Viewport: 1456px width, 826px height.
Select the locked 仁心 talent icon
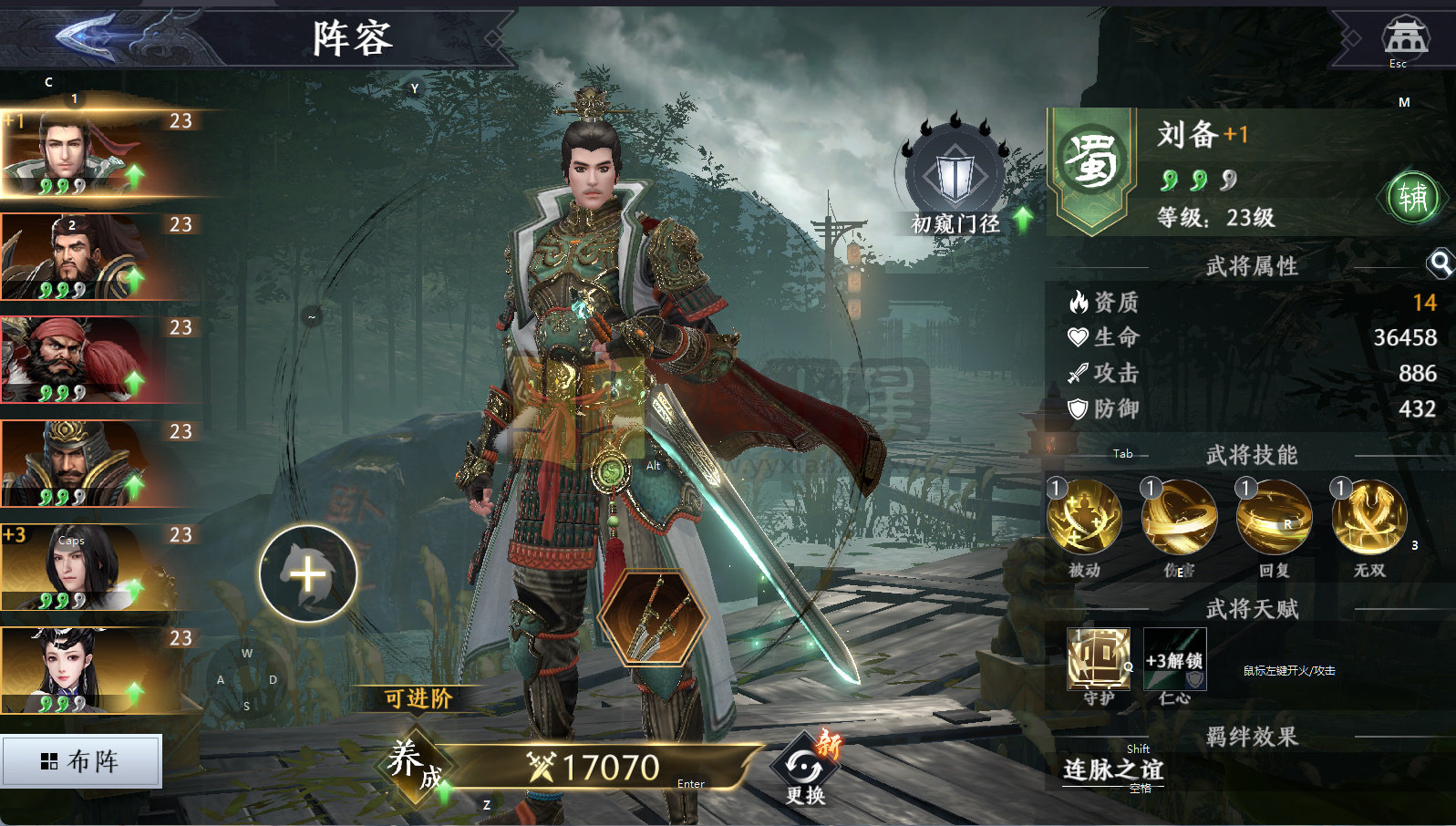coord(1175,659)
